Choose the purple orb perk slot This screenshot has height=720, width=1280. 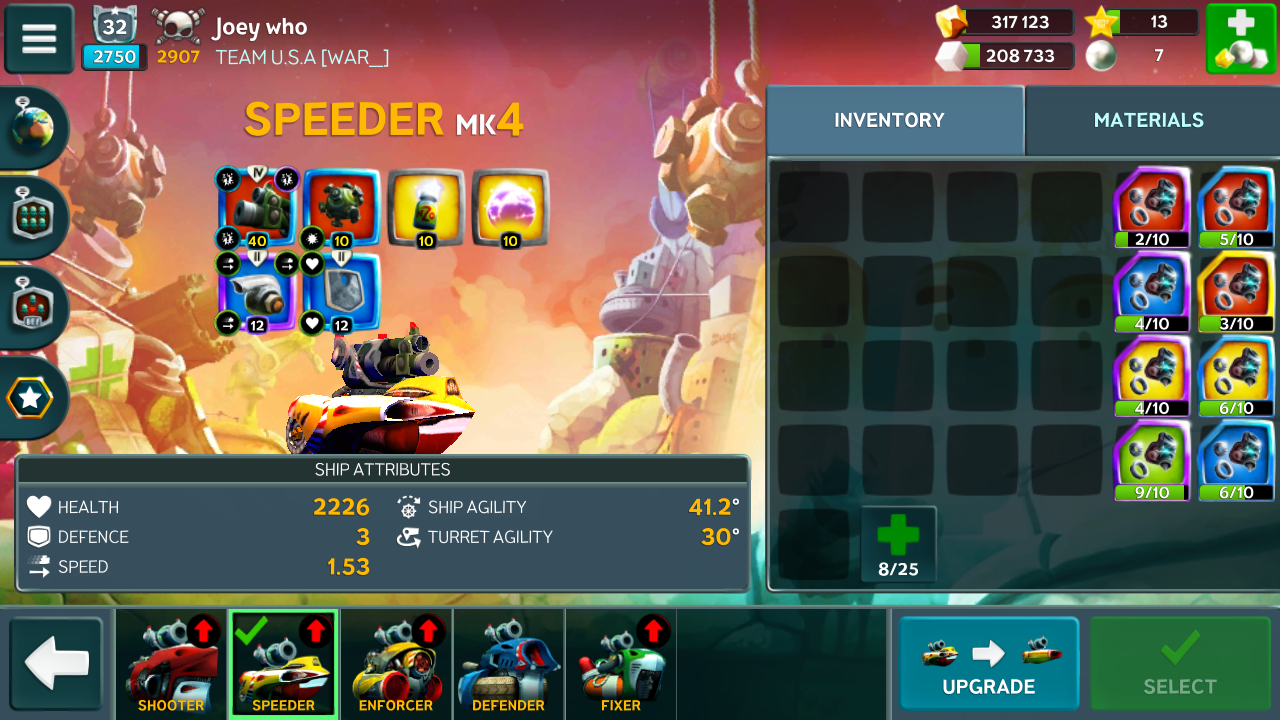(x=510, y=207)
